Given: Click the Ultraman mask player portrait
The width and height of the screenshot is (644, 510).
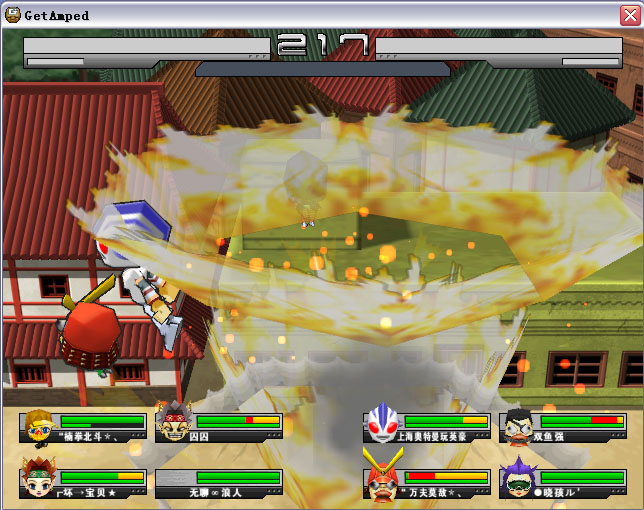Looking at the screenshot, I should (381, 422).
